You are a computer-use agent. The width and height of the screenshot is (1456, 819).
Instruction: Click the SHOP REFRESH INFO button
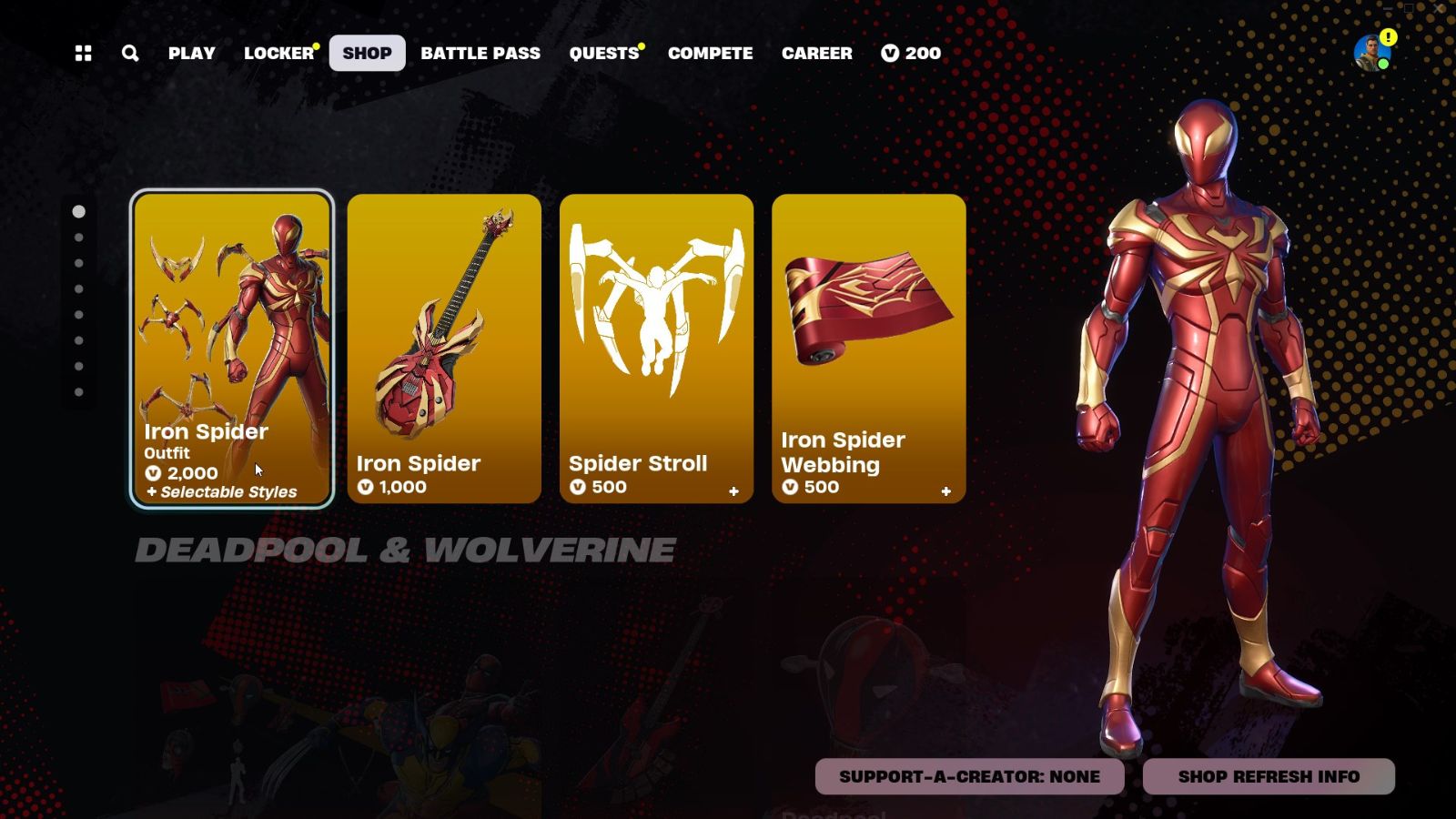1268,776
